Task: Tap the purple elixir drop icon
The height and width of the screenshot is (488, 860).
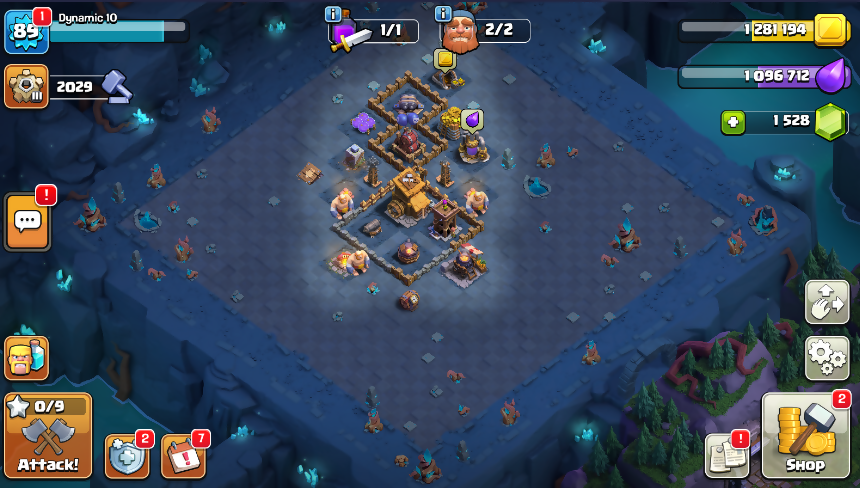Action: (x=830, y=76)
